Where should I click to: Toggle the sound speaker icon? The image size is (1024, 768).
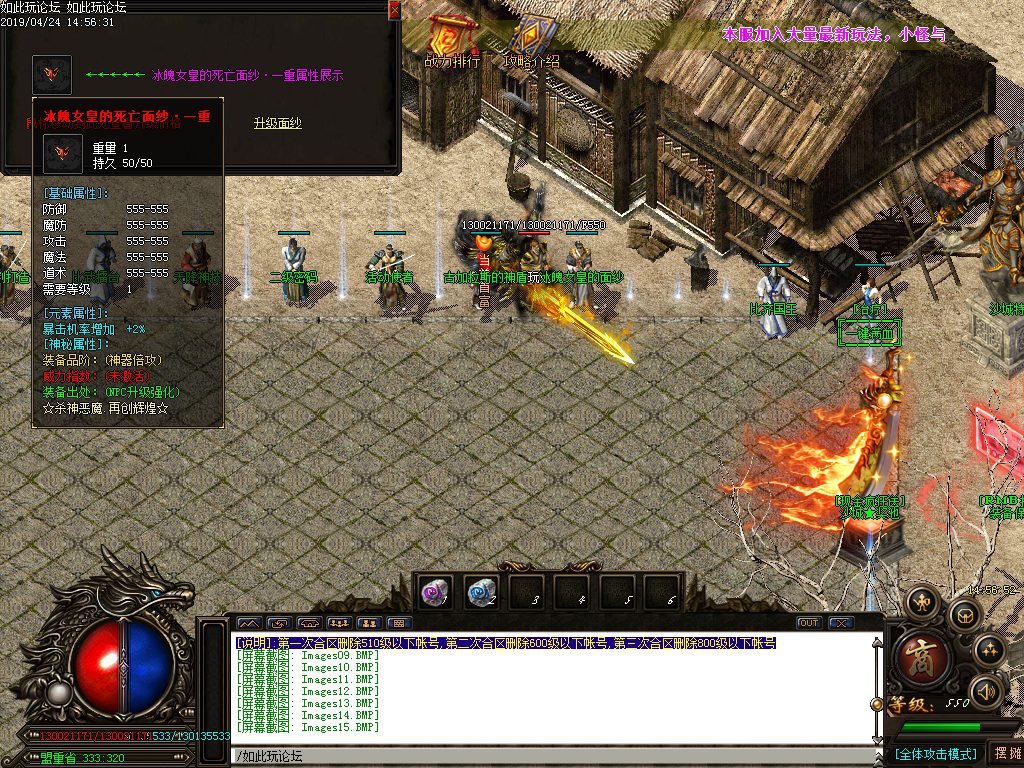pos(986,689)
